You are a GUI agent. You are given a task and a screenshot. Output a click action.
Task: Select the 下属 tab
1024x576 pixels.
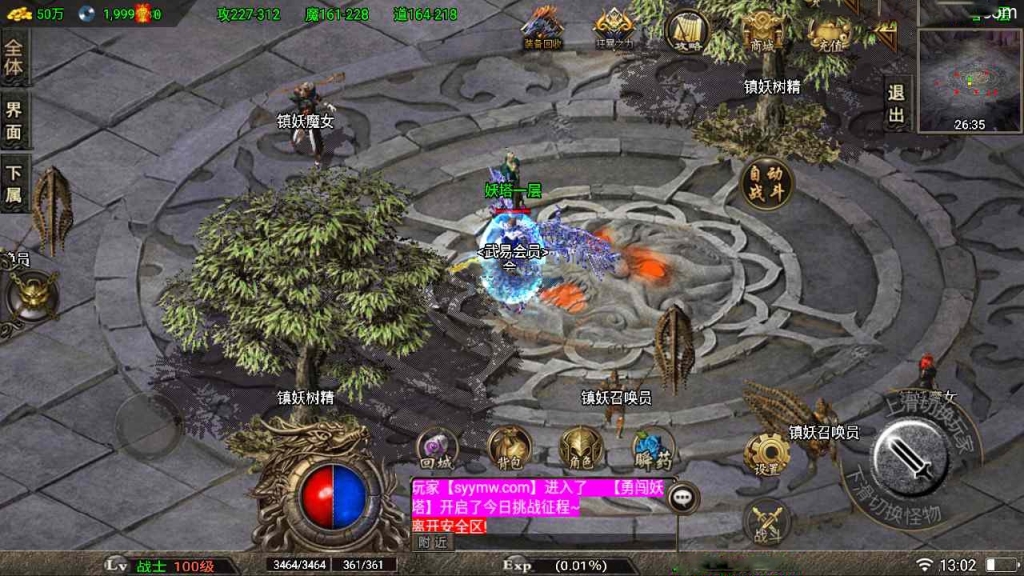pyautogui.click(x=14, y=183)
